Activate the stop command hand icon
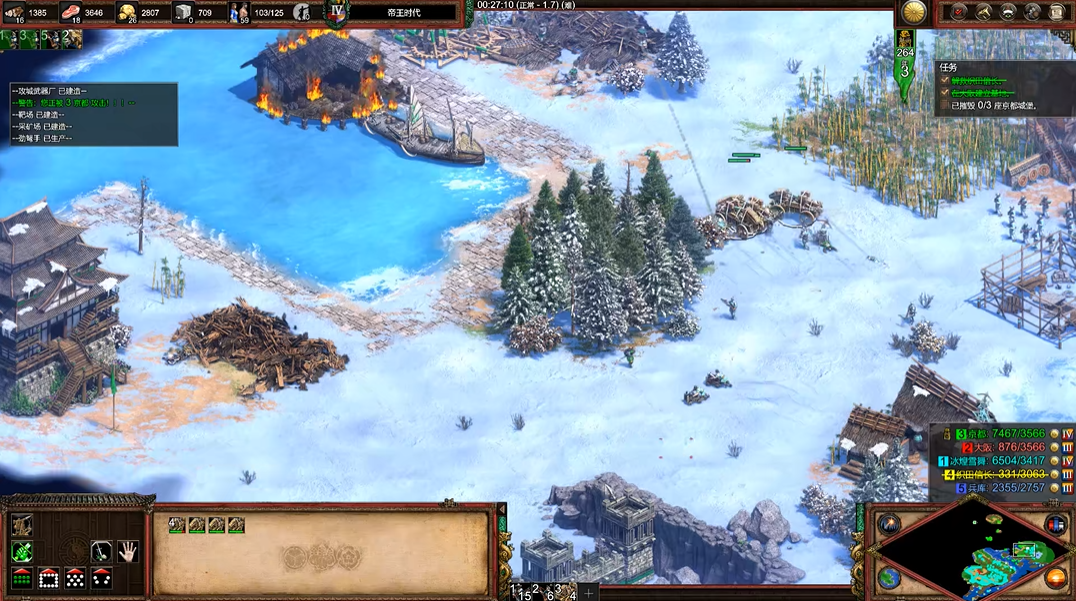Image resolution: width=1076 pixels, height=601 pixels. (x=127, y=551)
